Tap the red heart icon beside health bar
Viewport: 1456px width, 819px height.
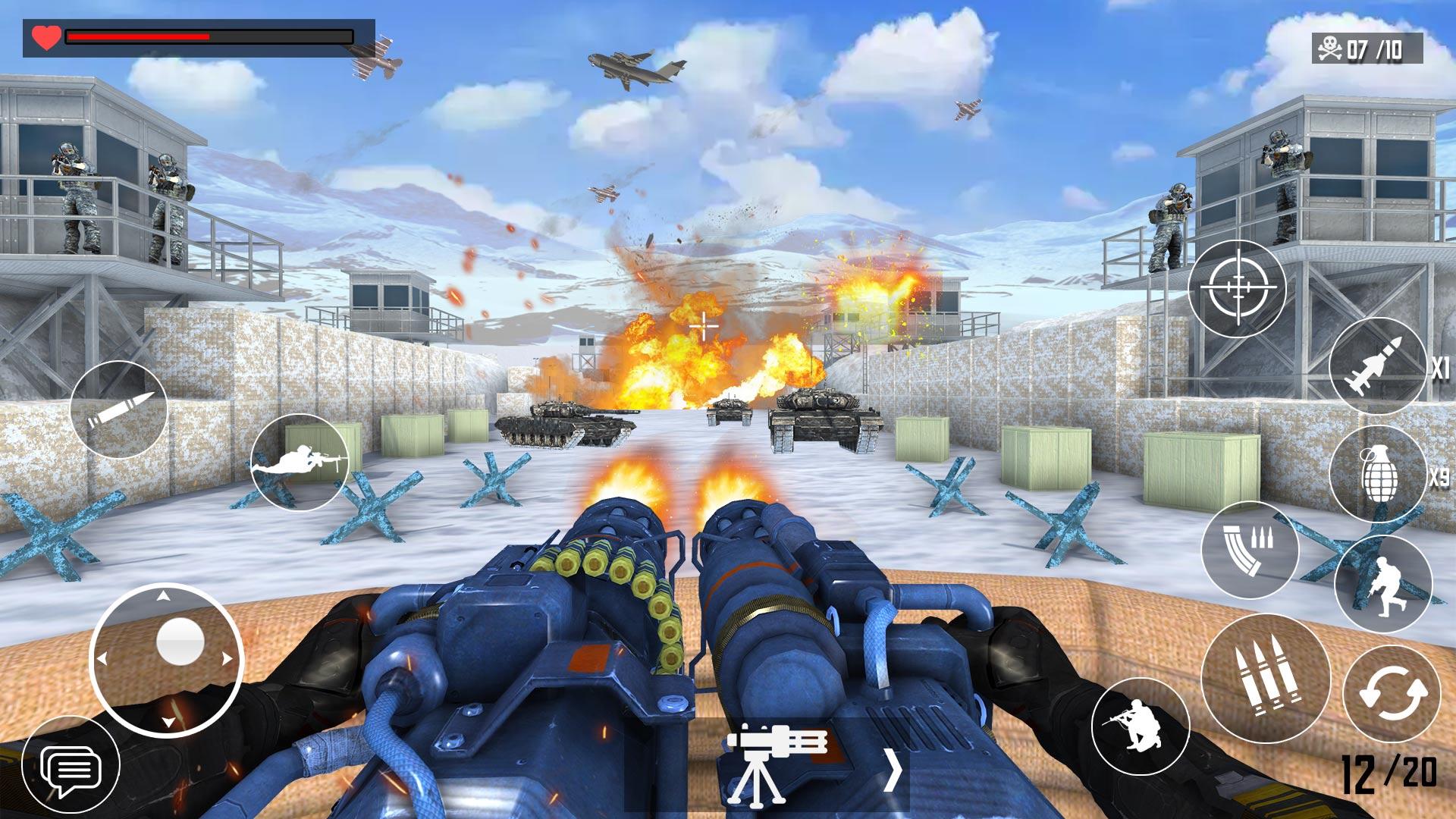pos(44,34)
